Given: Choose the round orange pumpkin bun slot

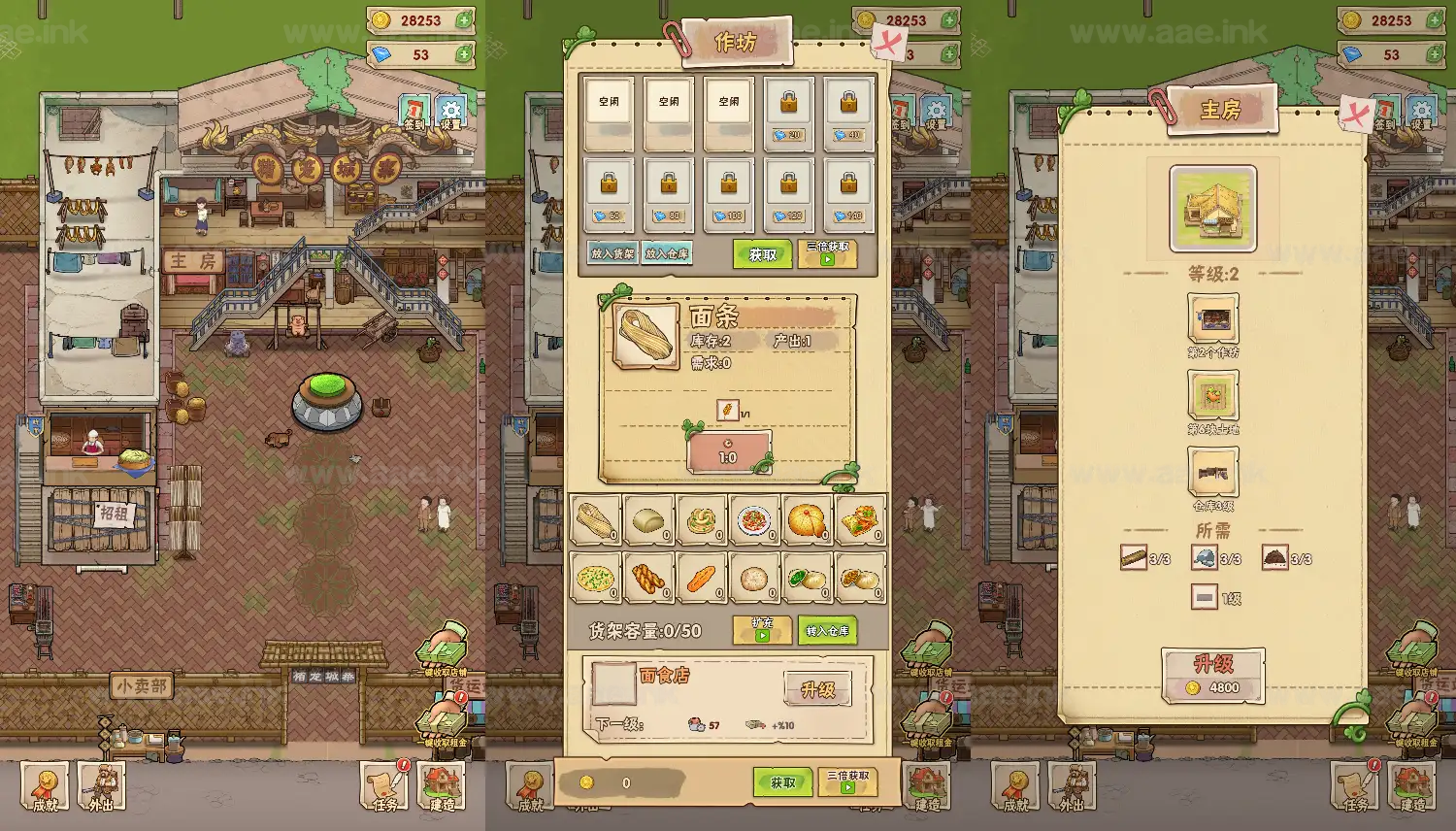Looking at the screenshot, I should [x=807, y=521].
